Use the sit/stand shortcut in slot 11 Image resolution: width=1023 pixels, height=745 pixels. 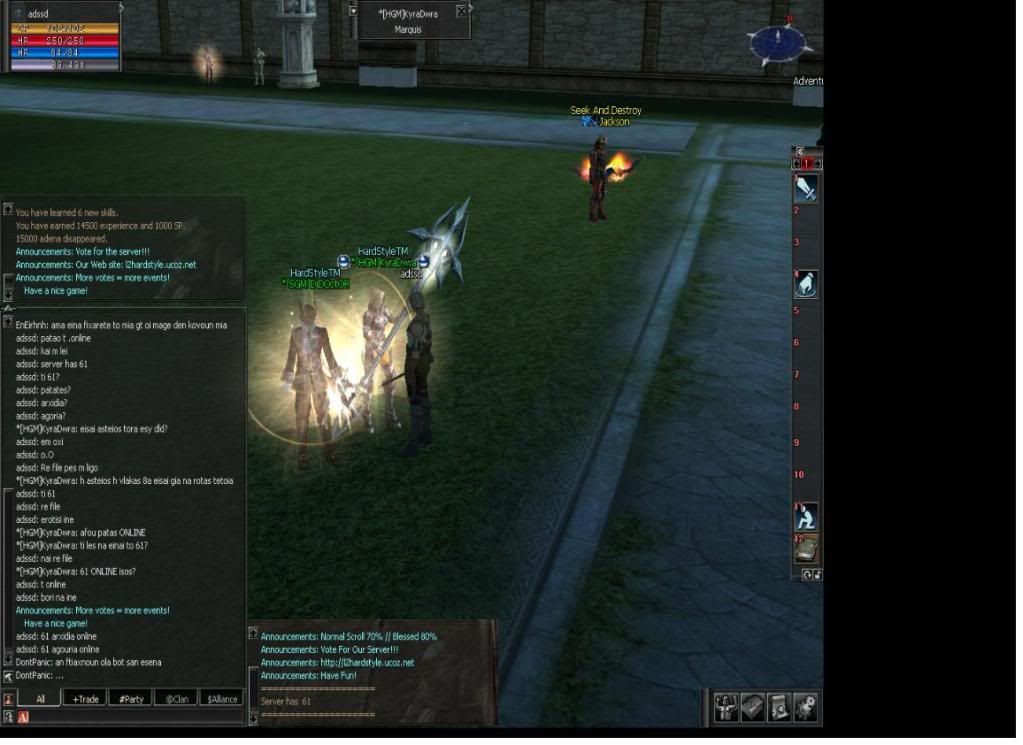[x=806, y=516]
